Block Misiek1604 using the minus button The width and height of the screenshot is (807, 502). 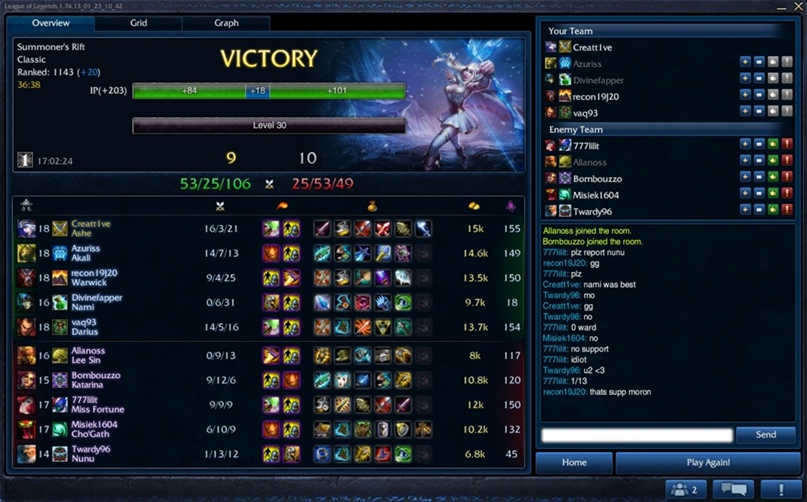coord(759,195)
